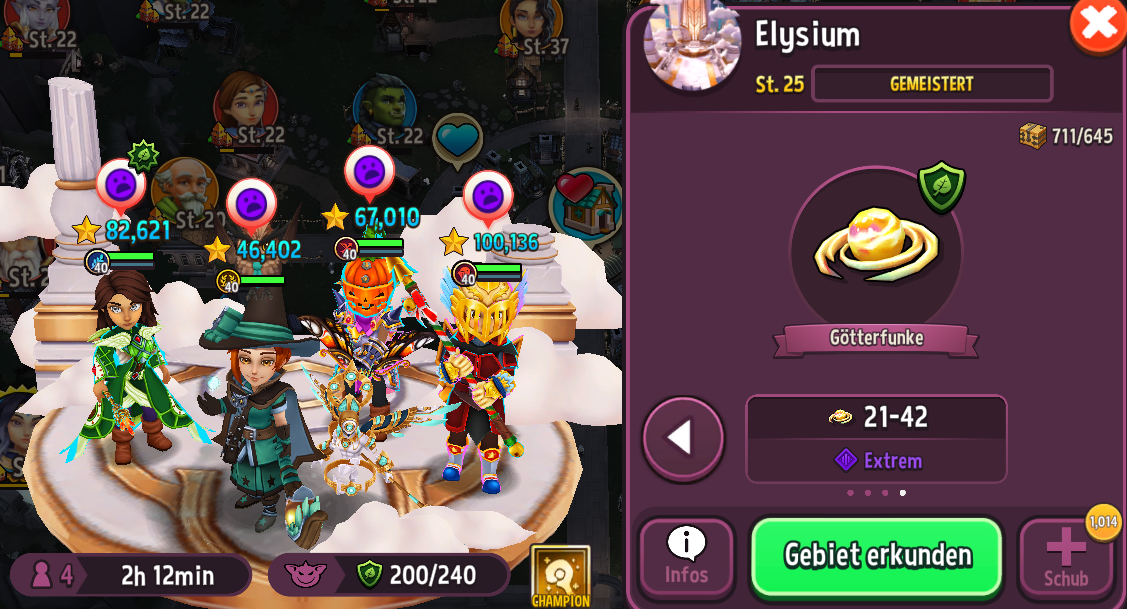Inspect the Götterfunke item icon

[x=875, y=247]
